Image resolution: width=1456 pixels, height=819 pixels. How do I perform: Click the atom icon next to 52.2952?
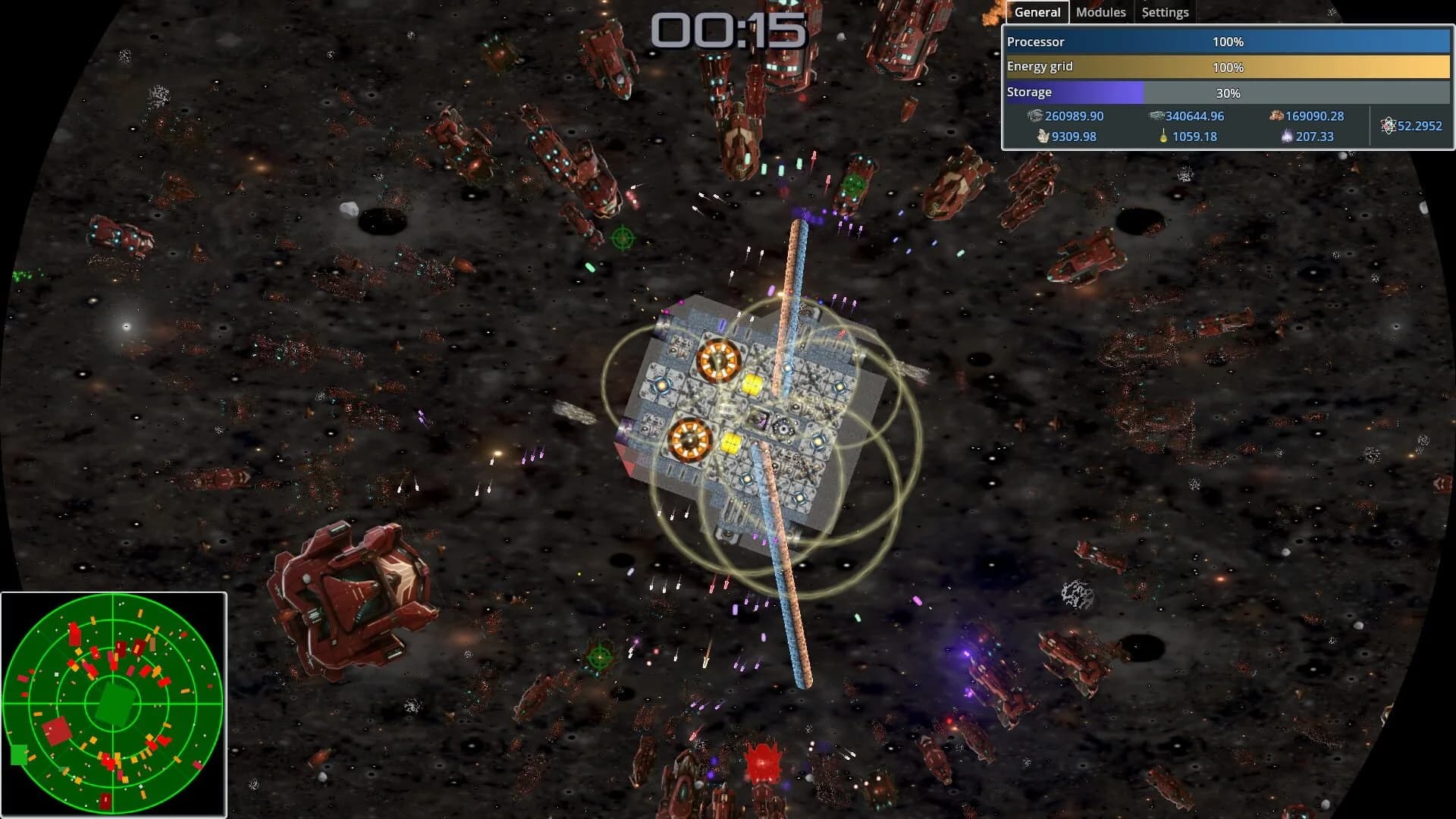(1389, 126)
